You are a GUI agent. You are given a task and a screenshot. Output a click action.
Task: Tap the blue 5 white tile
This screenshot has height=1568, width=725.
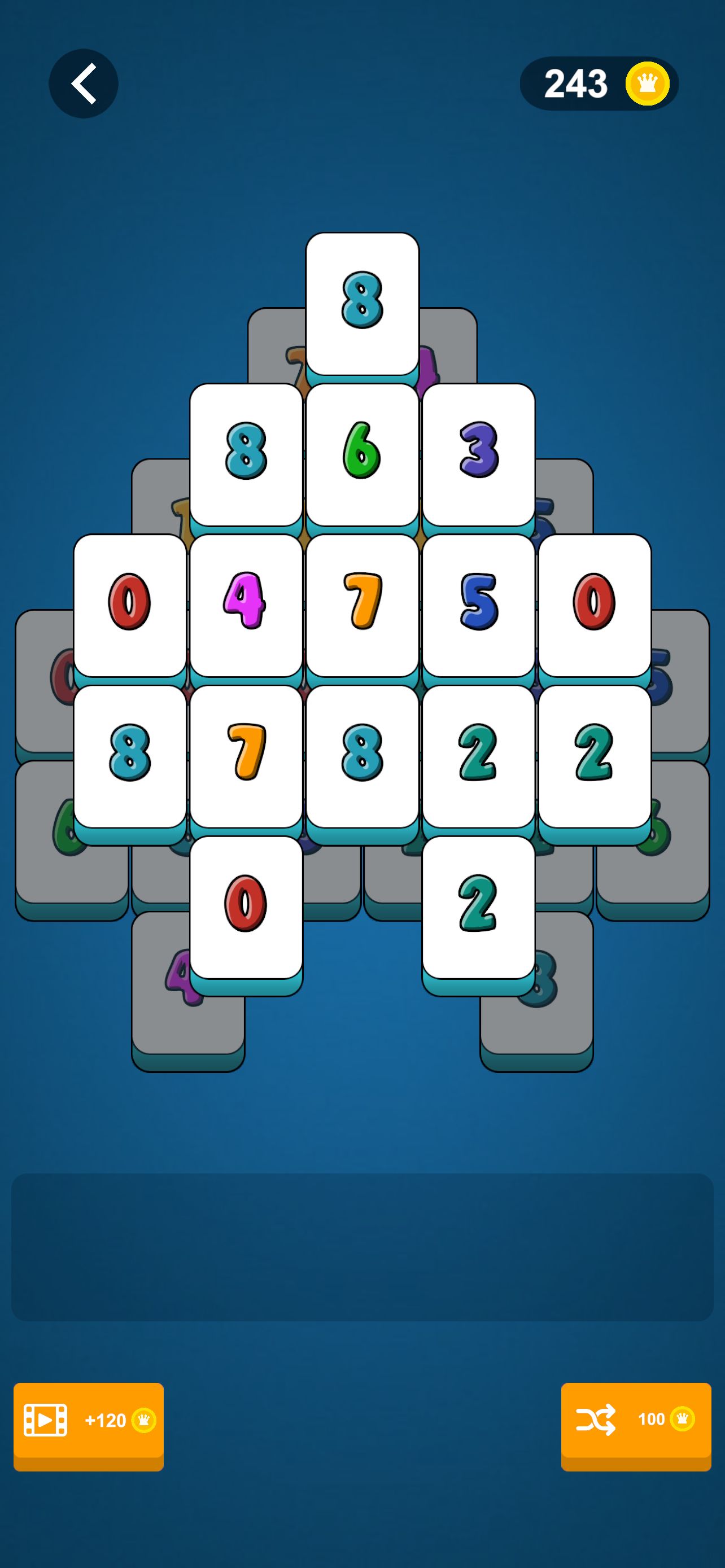click(x=478, y=605)
